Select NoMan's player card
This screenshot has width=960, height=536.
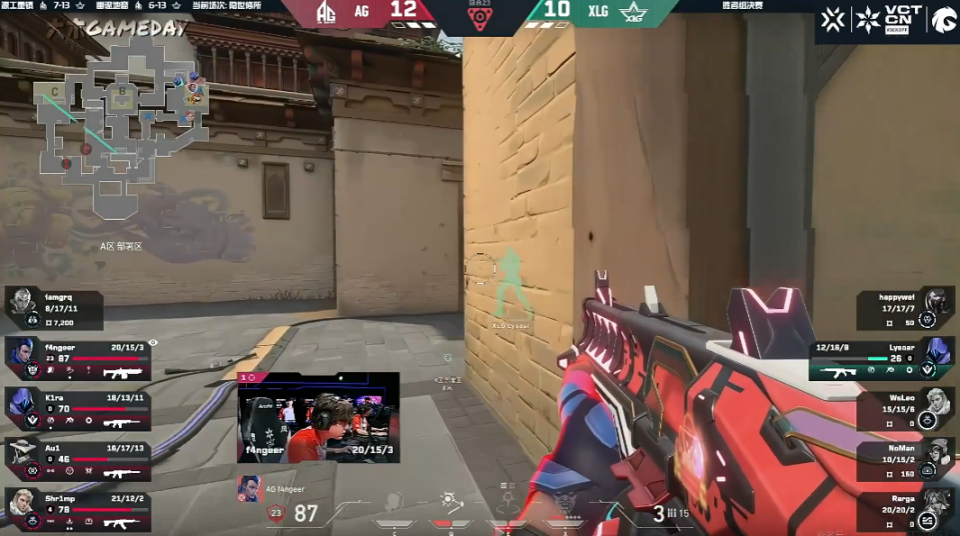pos(905,460)
